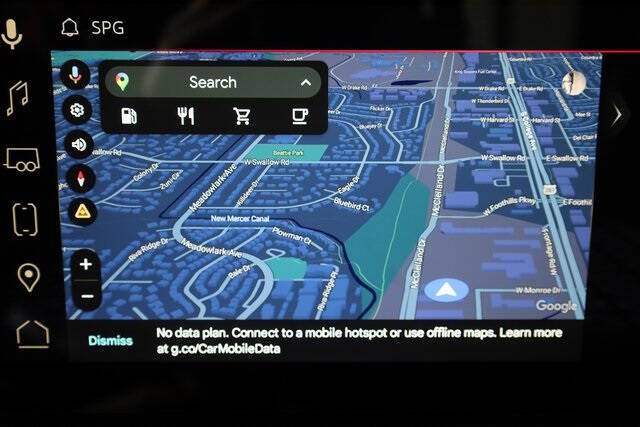This screenshot has width=640, height=427.
Task: Choose the coffee cup cafe shortcut
Action: [x=299, y=116]
